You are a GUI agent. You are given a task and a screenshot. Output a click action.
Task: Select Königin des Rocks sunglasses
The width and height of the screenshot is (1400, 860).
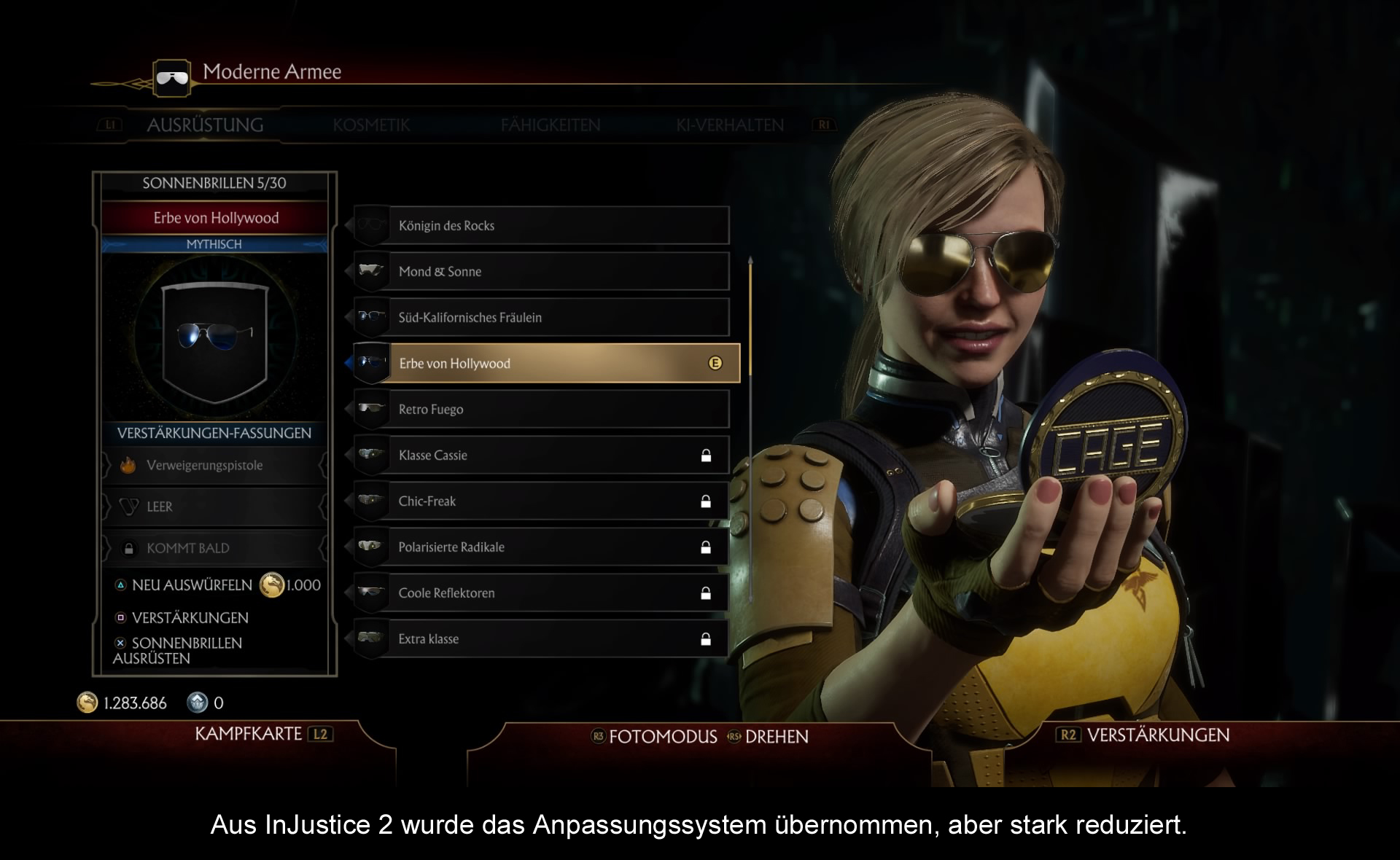pyautogui.click(x=541, y=226)
